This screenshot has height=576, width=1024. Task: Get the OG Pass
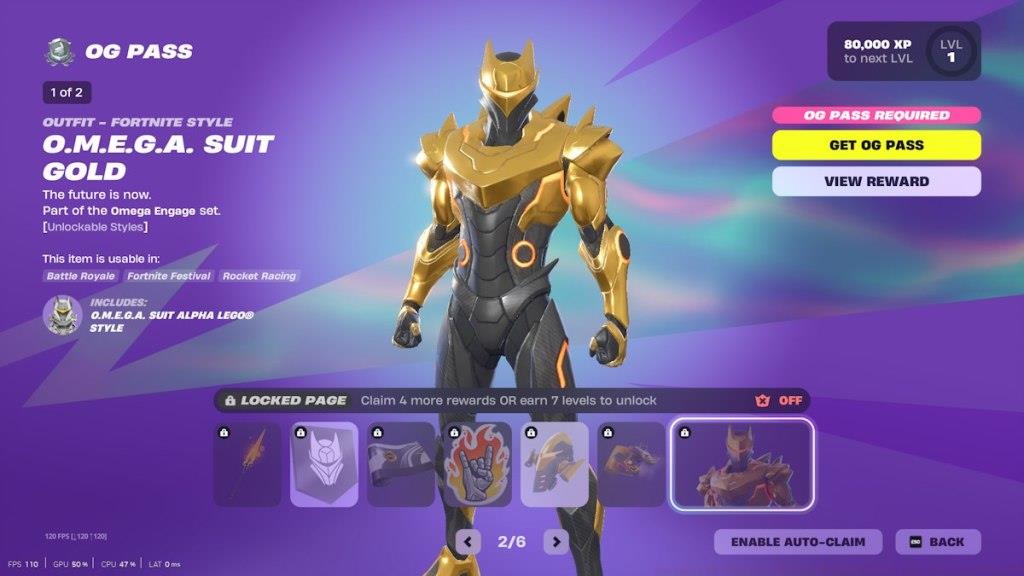pyautogui.click(x=876, y=145)
